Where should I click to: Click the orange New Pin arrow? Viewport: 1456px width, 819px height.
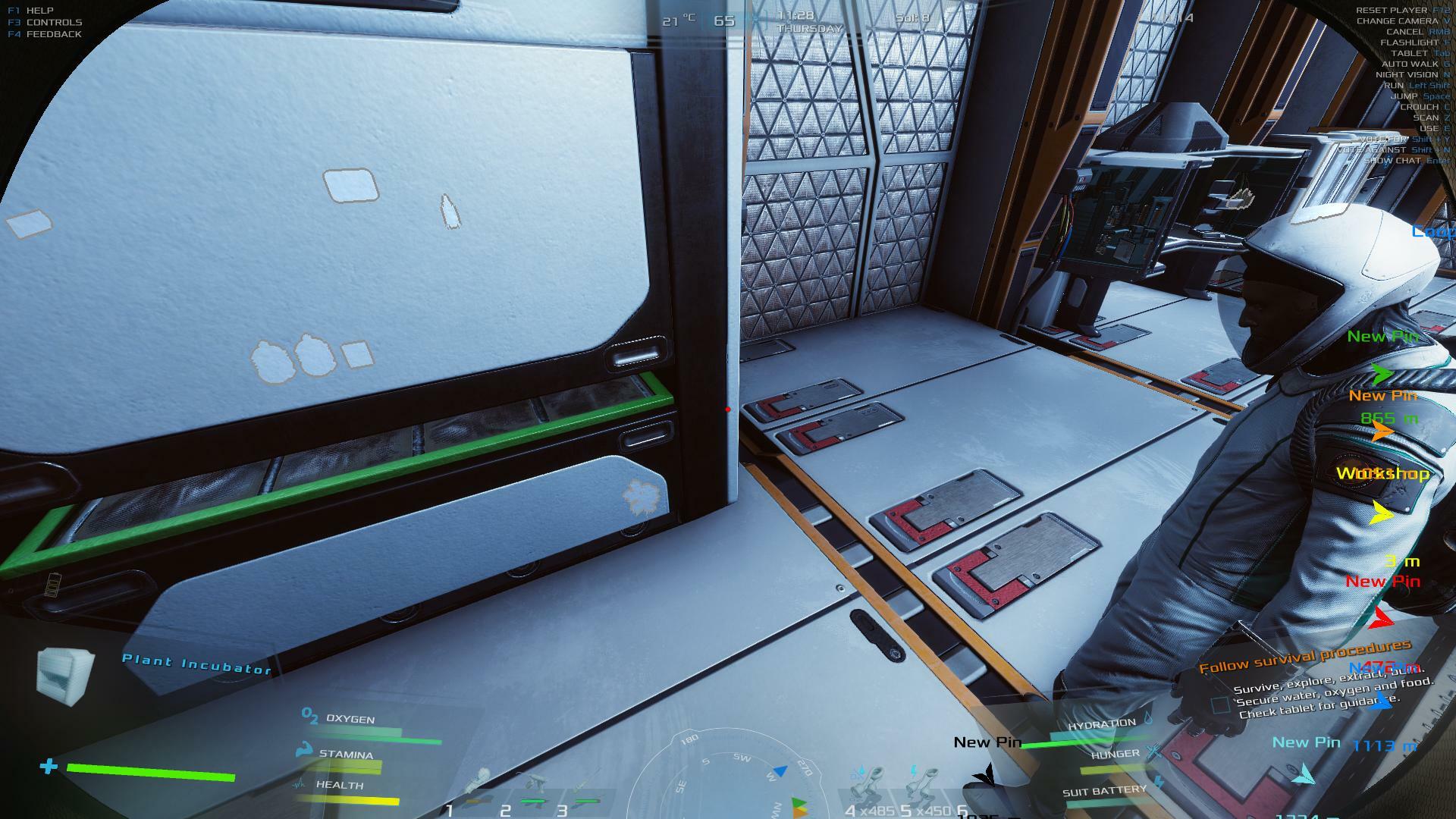1382,432
